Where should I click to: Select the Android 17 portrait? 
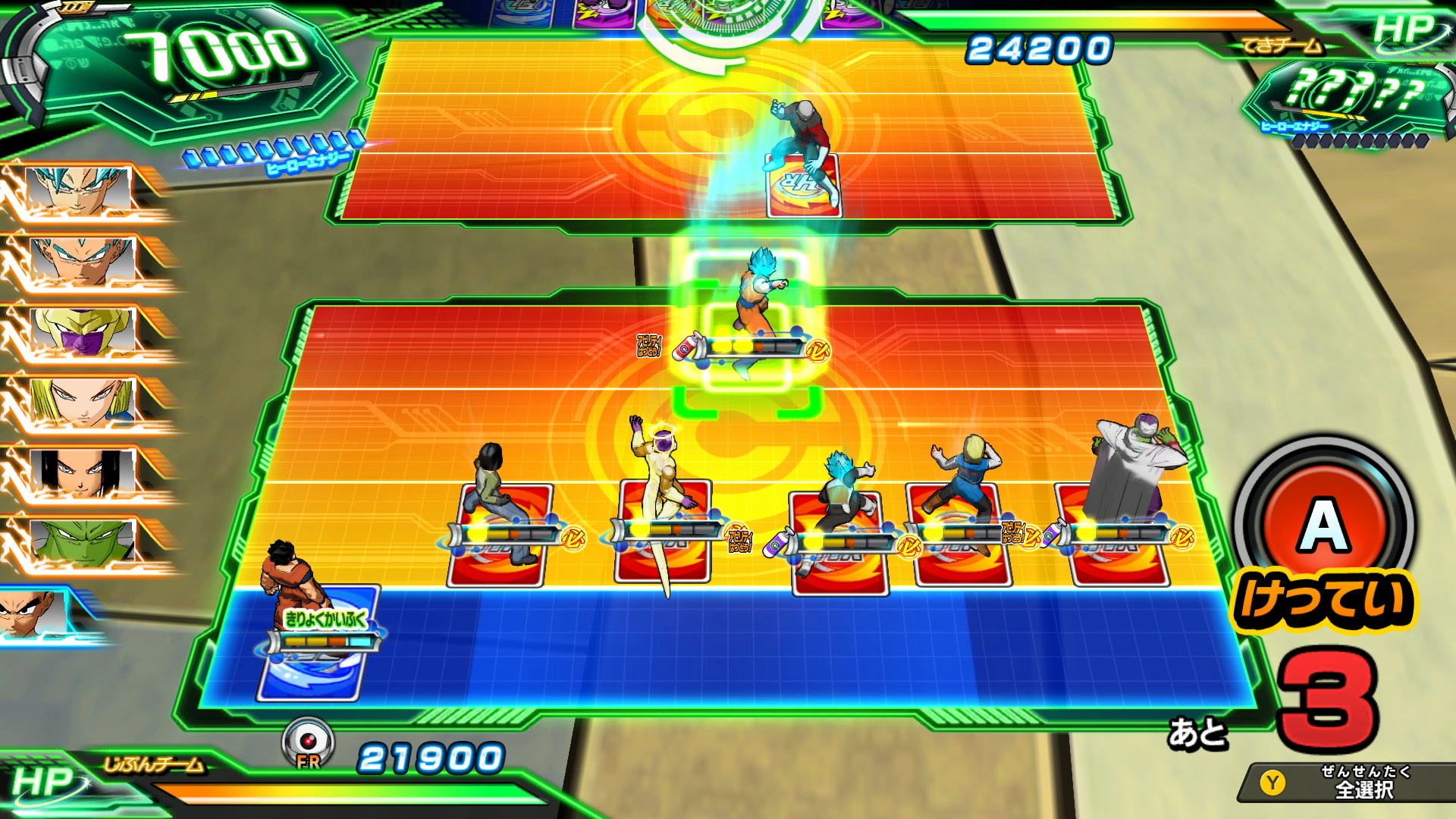82,472
